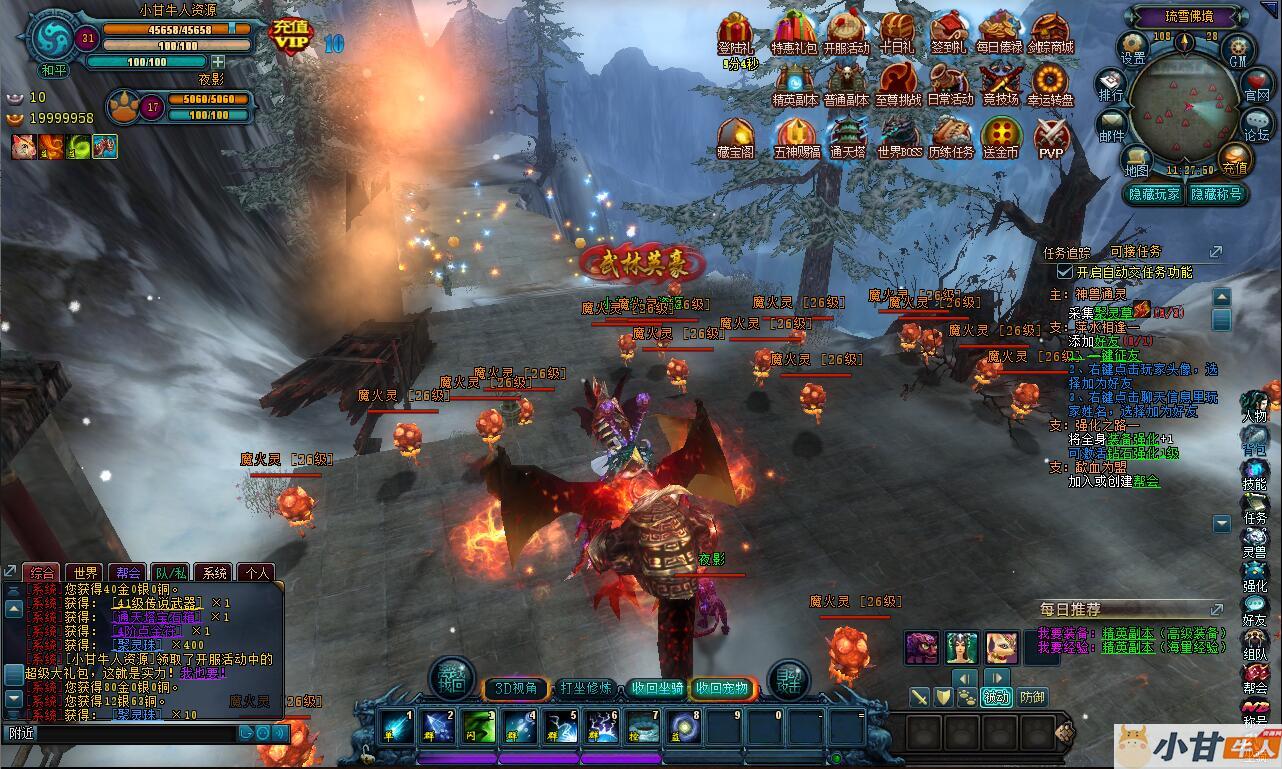1282x769 pixels.
Task: Open 设置 settings beside the minimap
Action: click(1132, 46)
